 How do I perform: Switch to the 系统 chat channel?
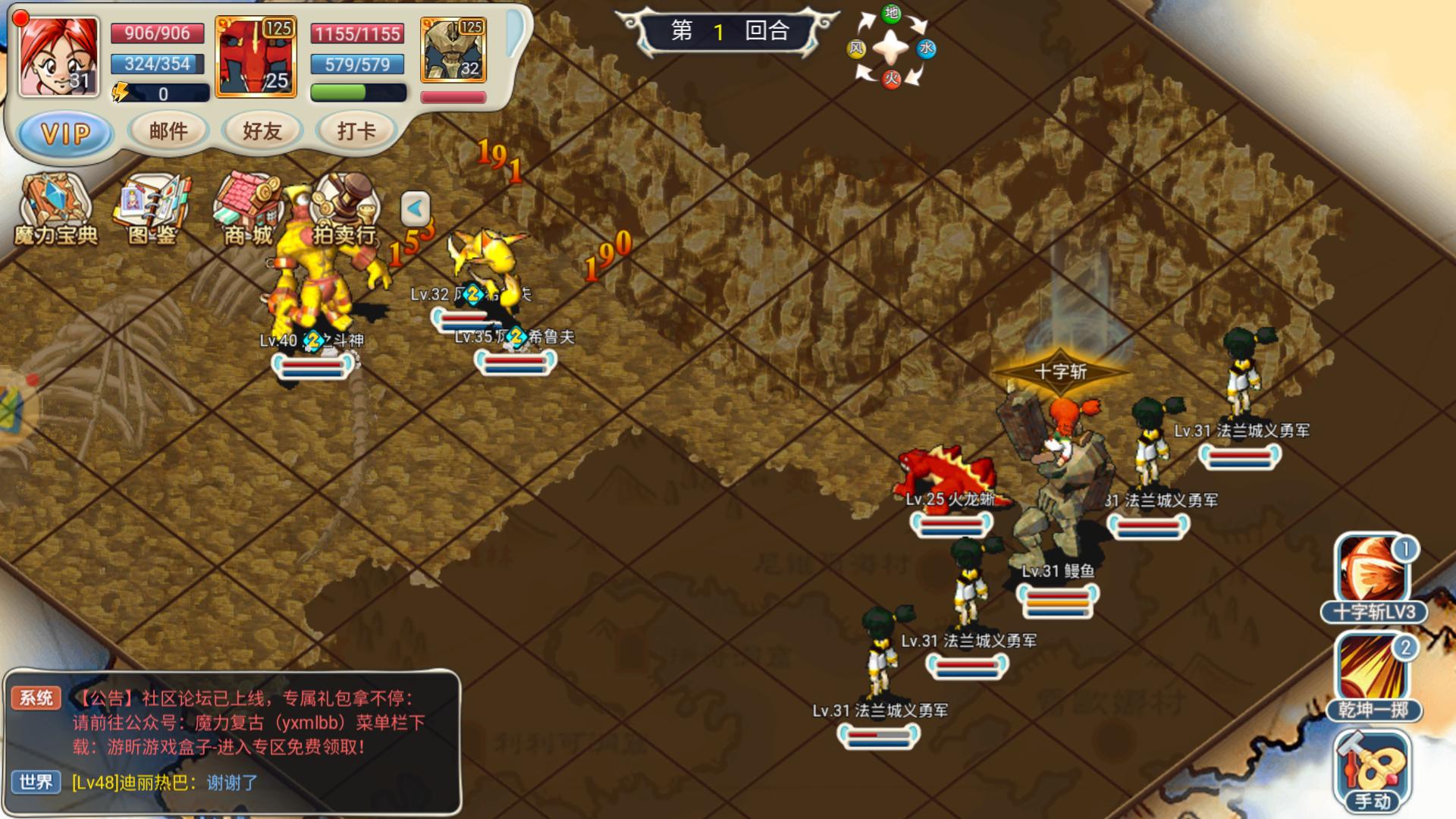[x=36, y=698]
